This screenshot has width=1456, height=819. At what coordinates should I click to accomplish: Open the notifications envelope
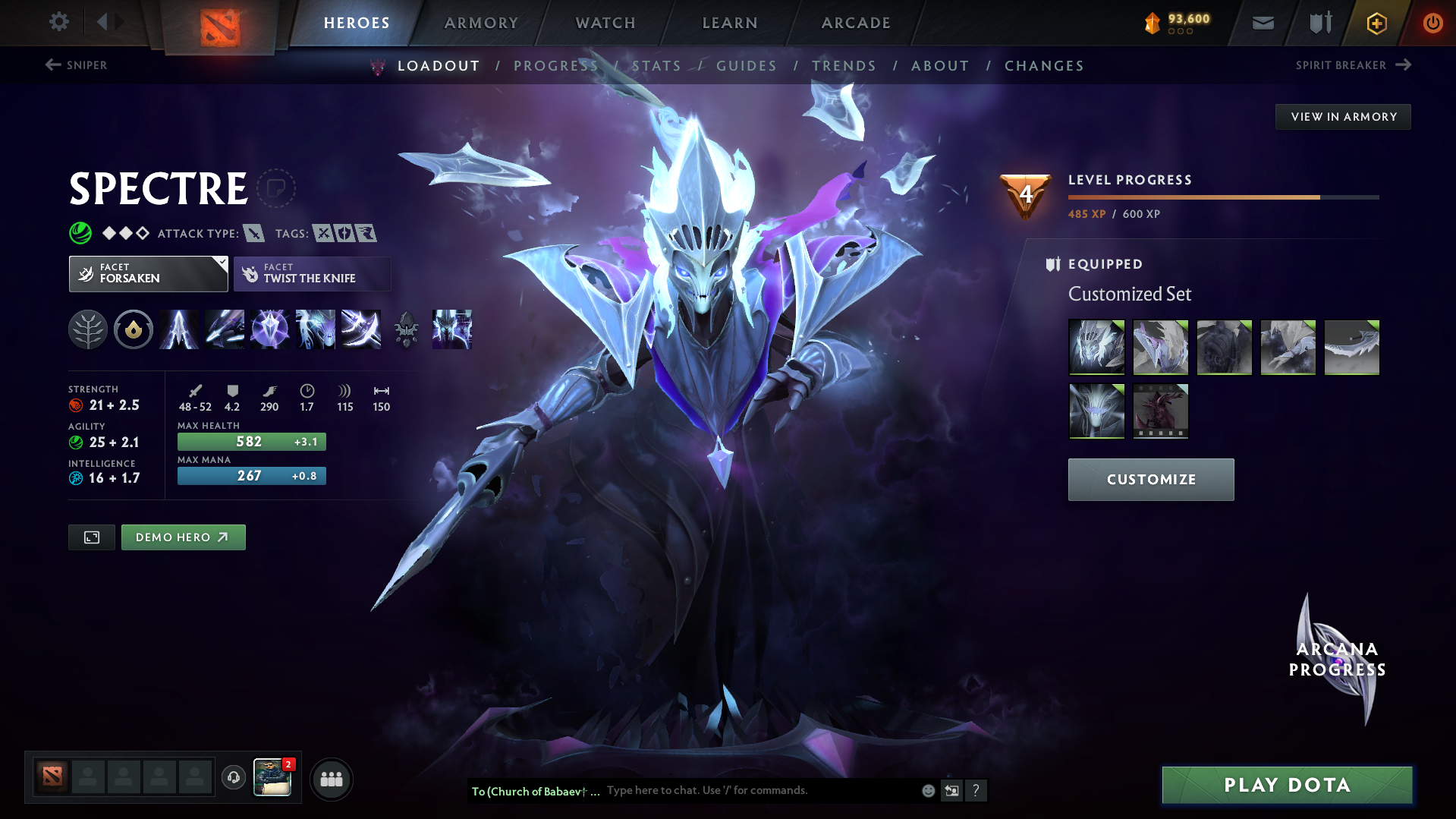tap(1262, 22)
